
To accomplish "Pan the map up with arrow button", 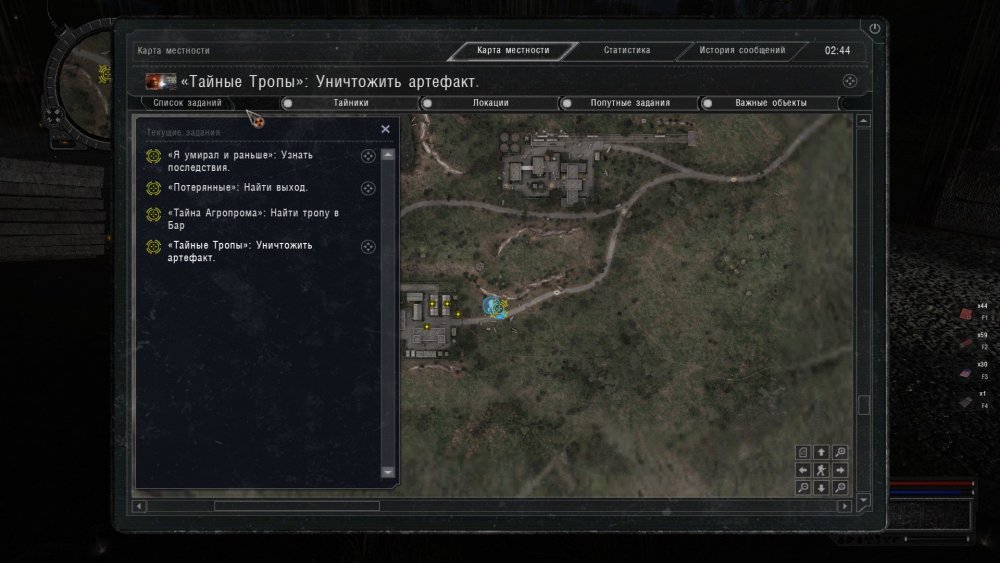I will click(821, 452).
